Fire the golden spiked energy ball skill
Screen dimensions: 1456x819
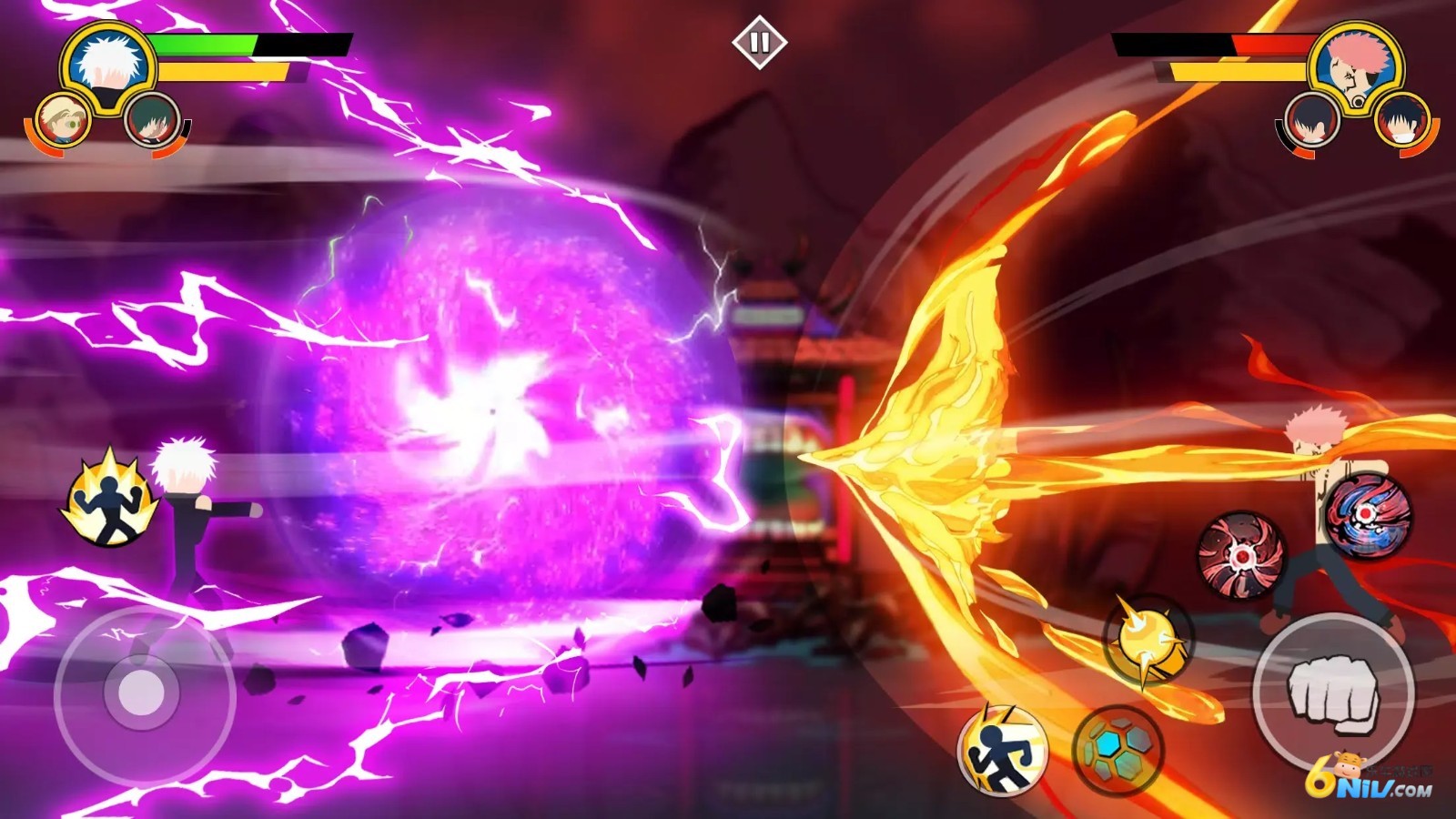(1148, 640)
